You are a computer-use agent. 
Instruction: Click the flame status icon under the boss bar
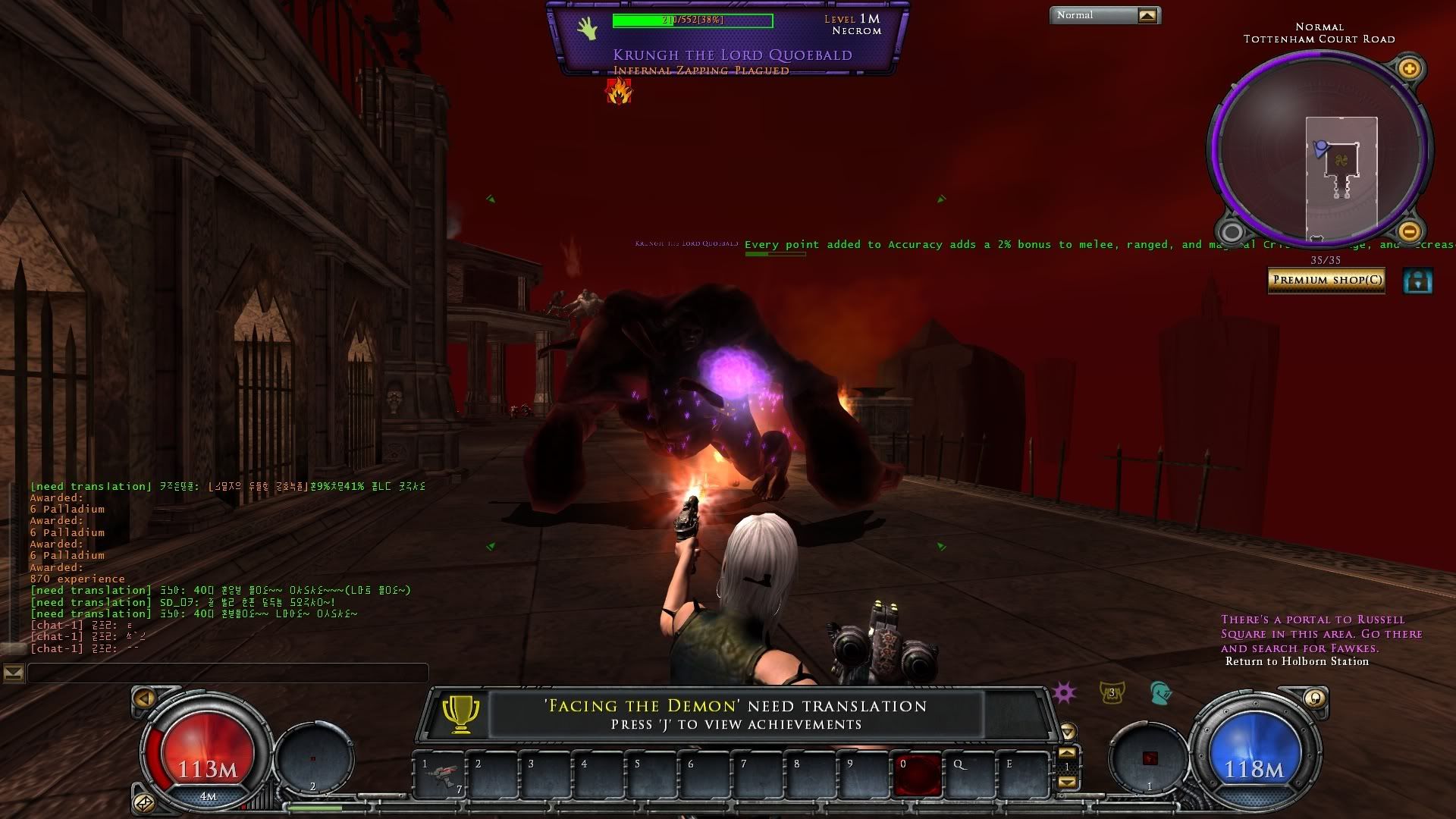point(619,93)
